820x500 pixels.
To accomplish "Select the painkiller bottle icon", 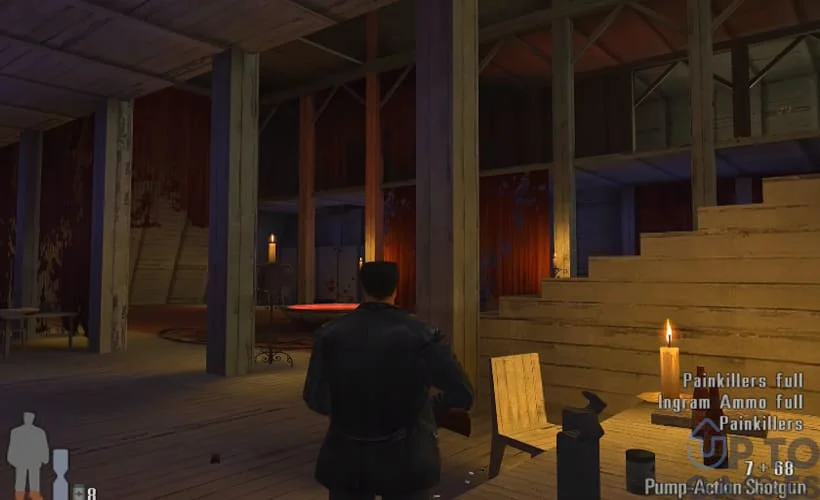I will coord(78,492).
